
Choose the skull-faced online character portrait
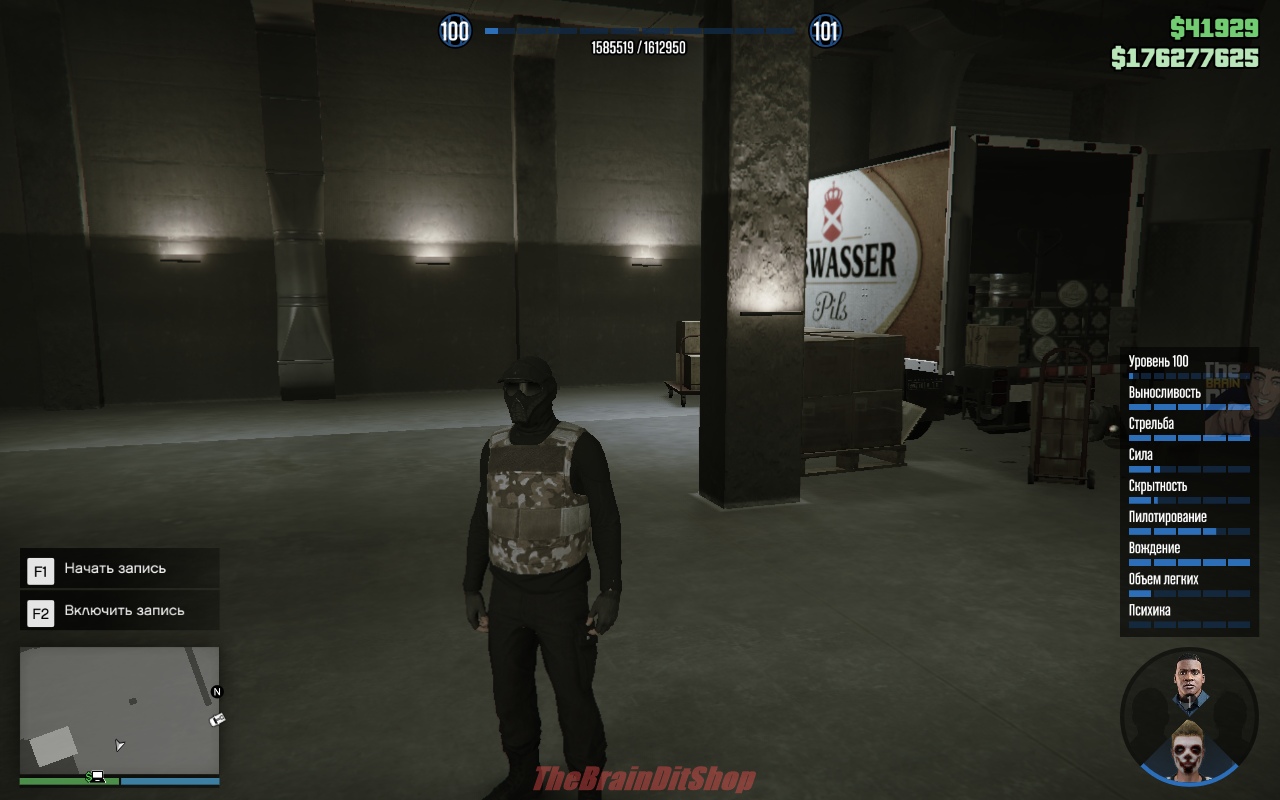click(1190, 750)
